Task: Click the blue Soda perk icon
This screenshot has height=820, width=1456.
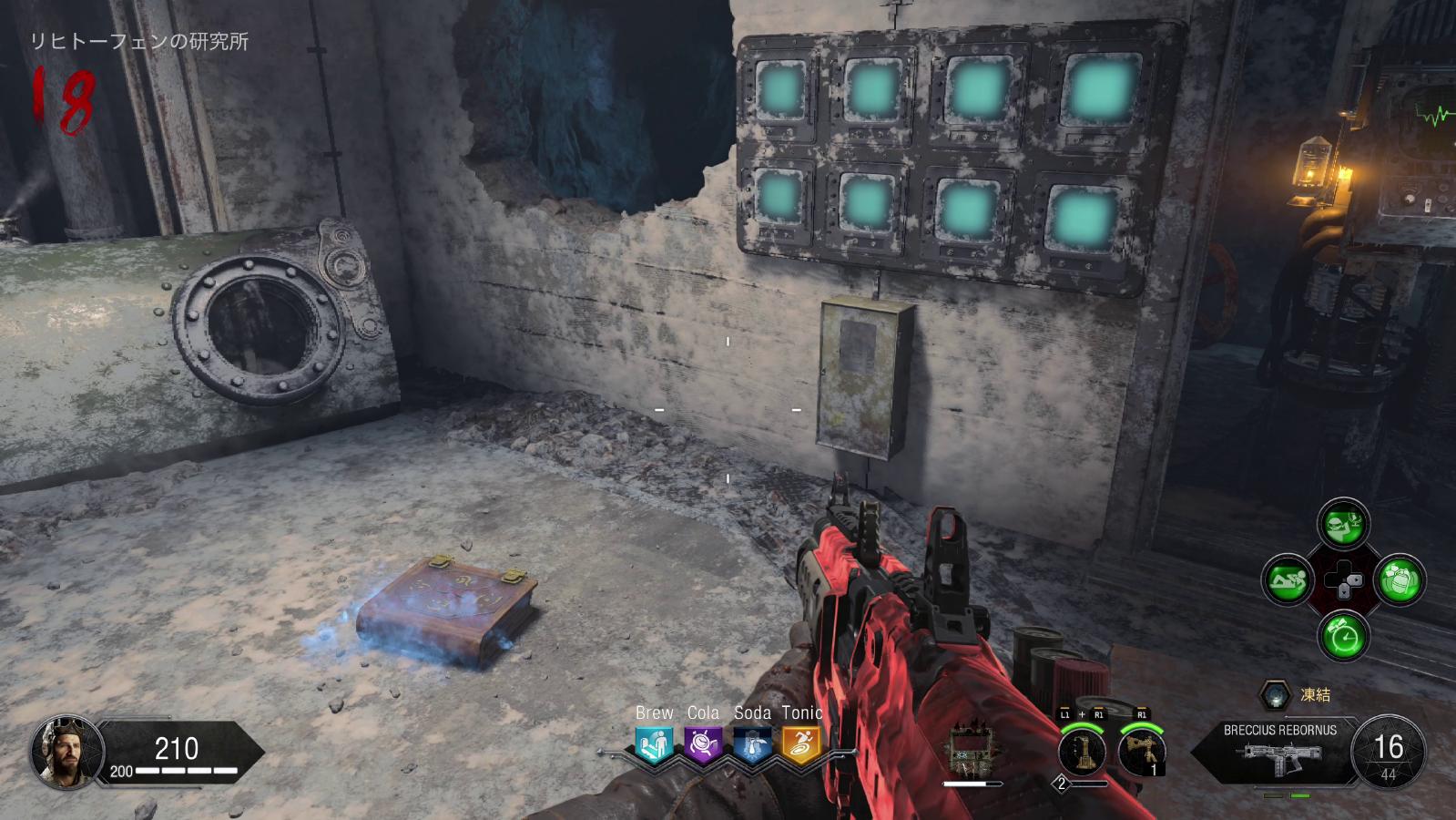Action: pyautogui.click(x=752, y=745)
